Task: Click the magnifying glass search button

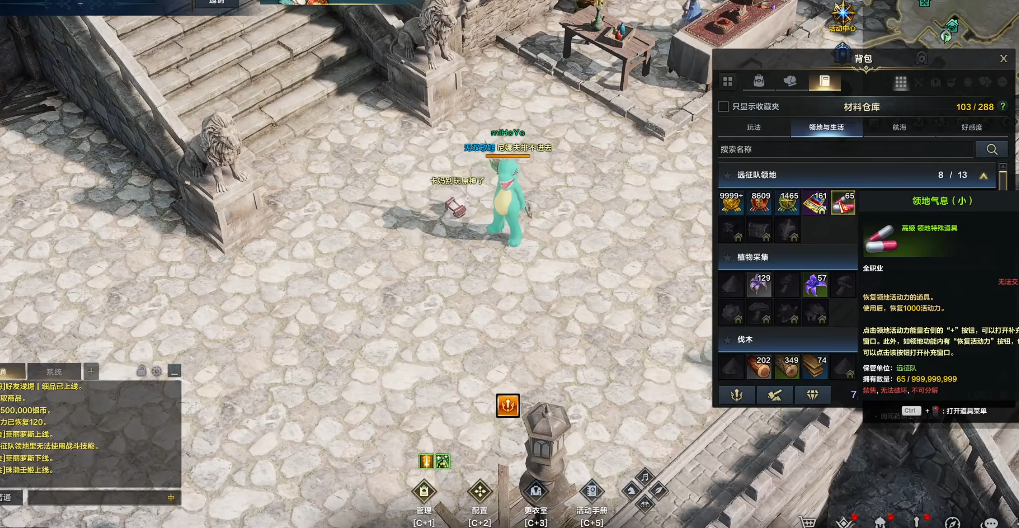Action: 992,149
